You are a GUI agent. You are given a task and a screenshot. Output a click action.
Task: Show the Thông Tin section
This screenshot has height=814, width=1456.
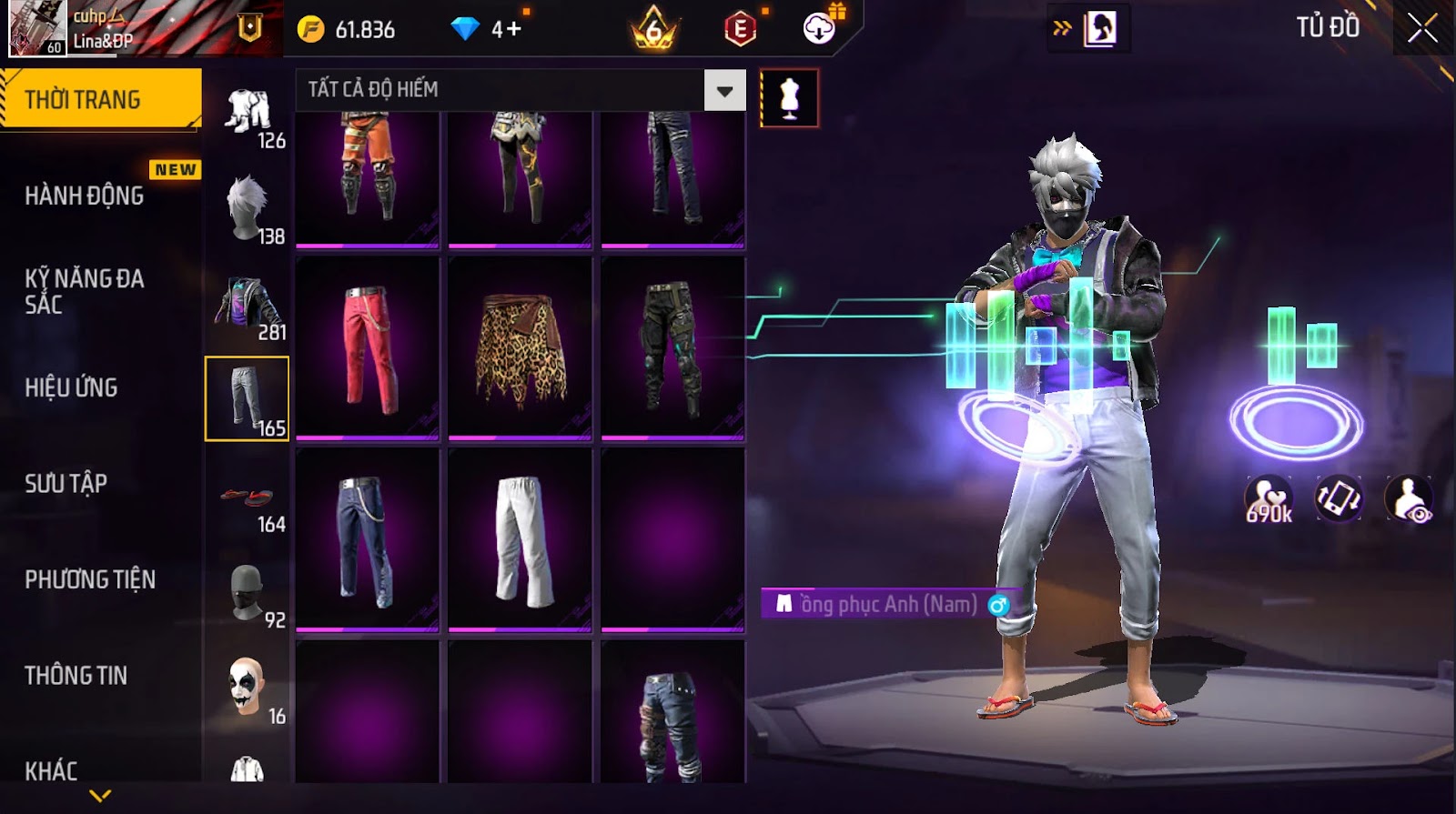76,675
